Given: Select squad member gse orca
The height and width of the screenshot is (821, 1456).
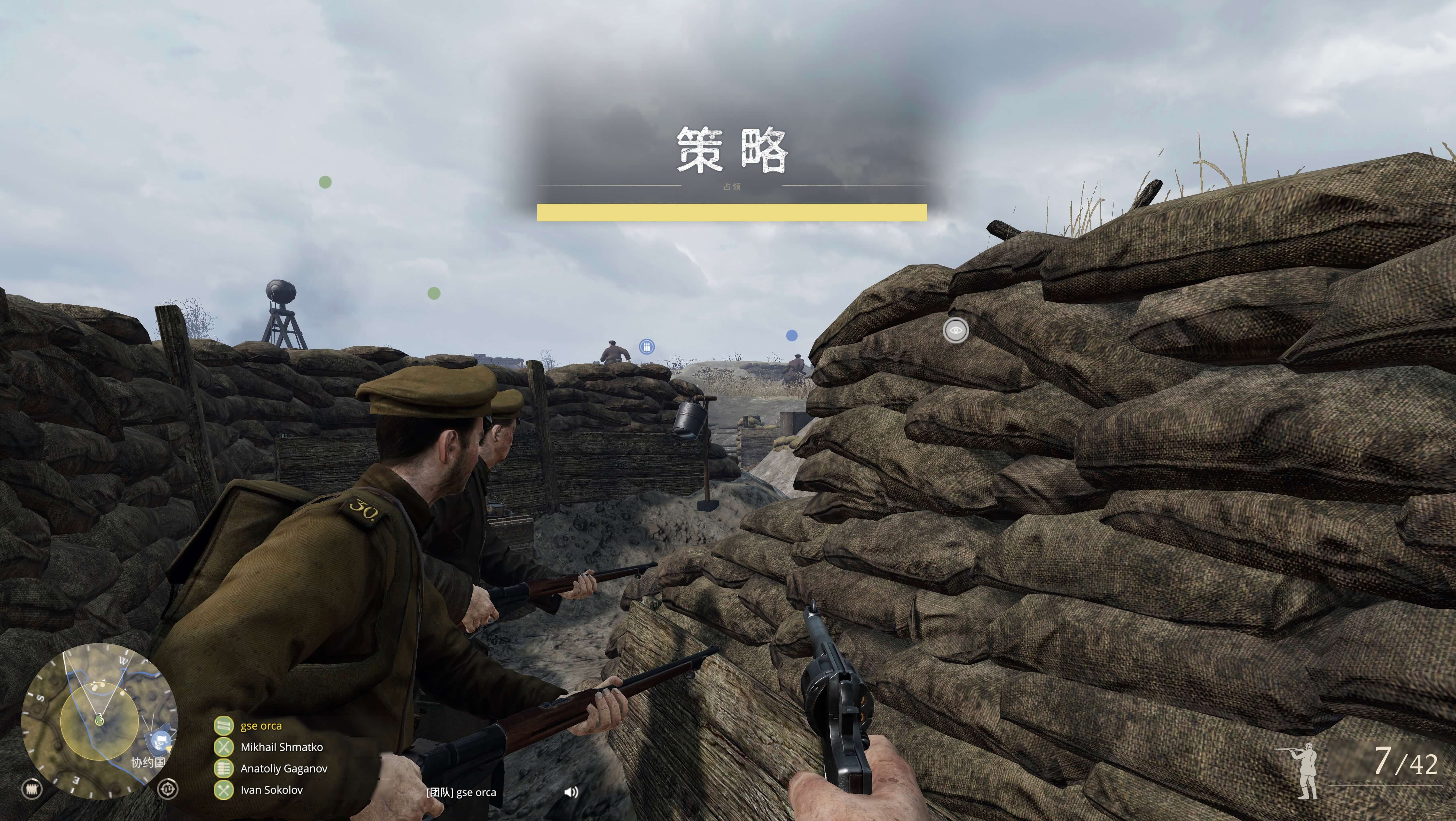Looking at the screenshot, I should pyautogui.click(x=261, y=726).
